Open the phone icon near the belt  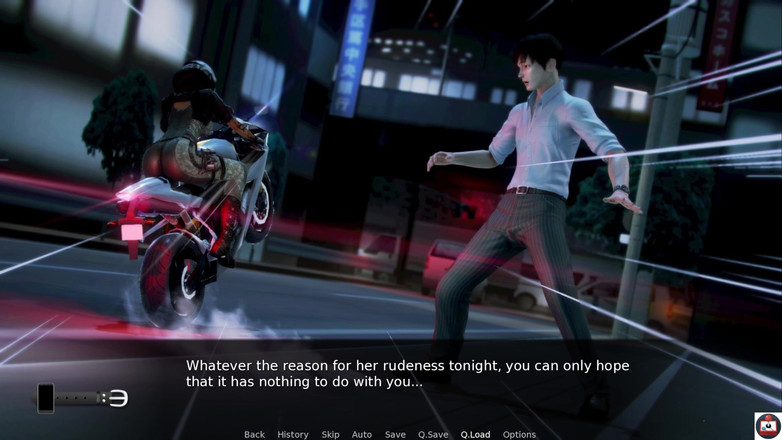coord(46,398)
